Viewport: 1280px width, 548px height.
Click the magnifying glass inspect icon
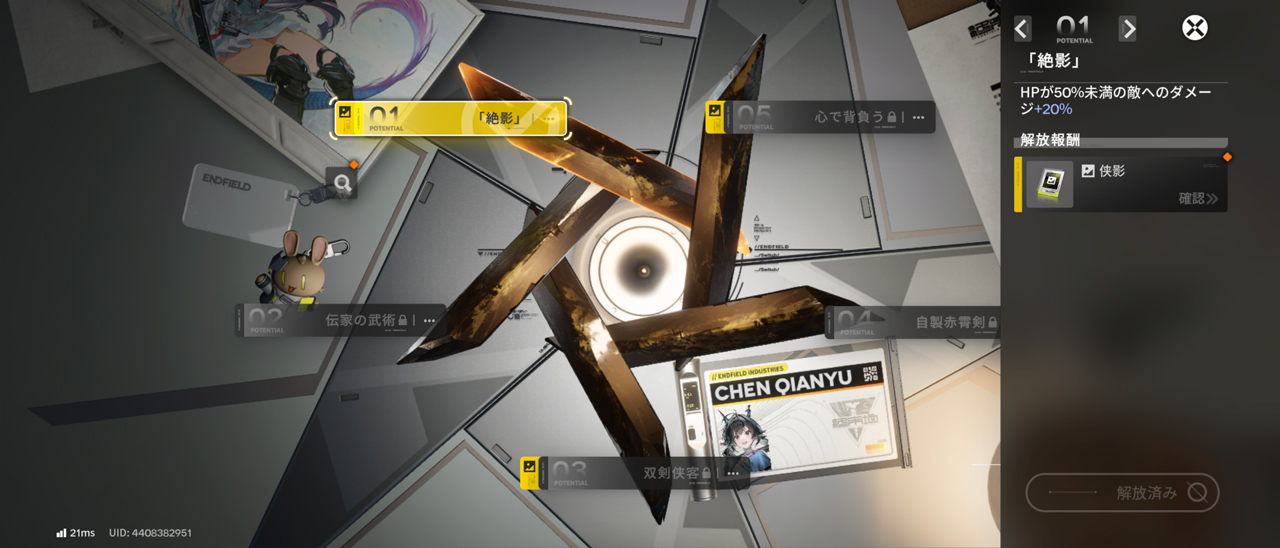(x=342, y=183)
